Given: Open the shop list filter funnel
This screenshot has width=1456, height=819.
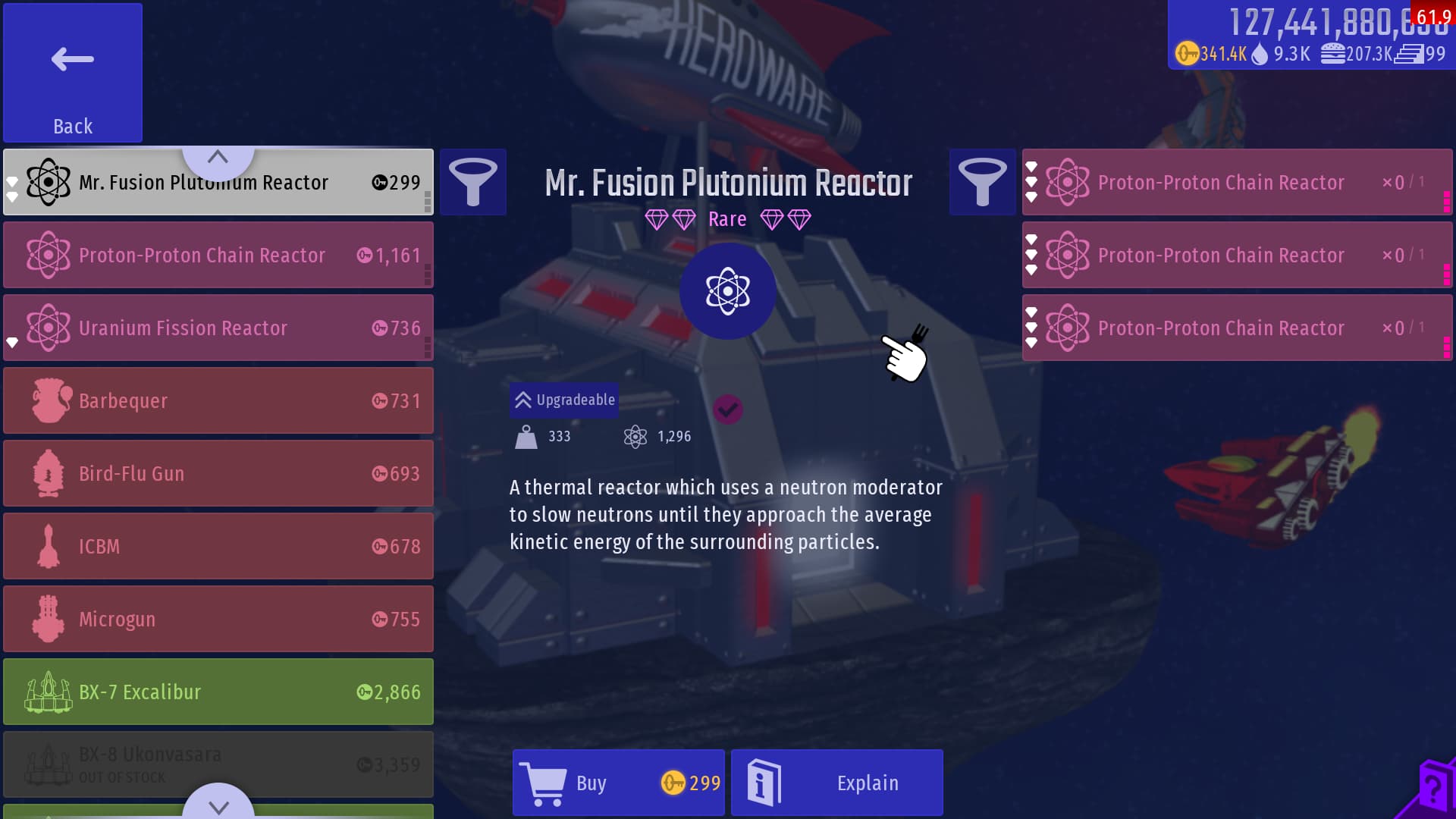Looking at the screenshot, I should [473, 182].
